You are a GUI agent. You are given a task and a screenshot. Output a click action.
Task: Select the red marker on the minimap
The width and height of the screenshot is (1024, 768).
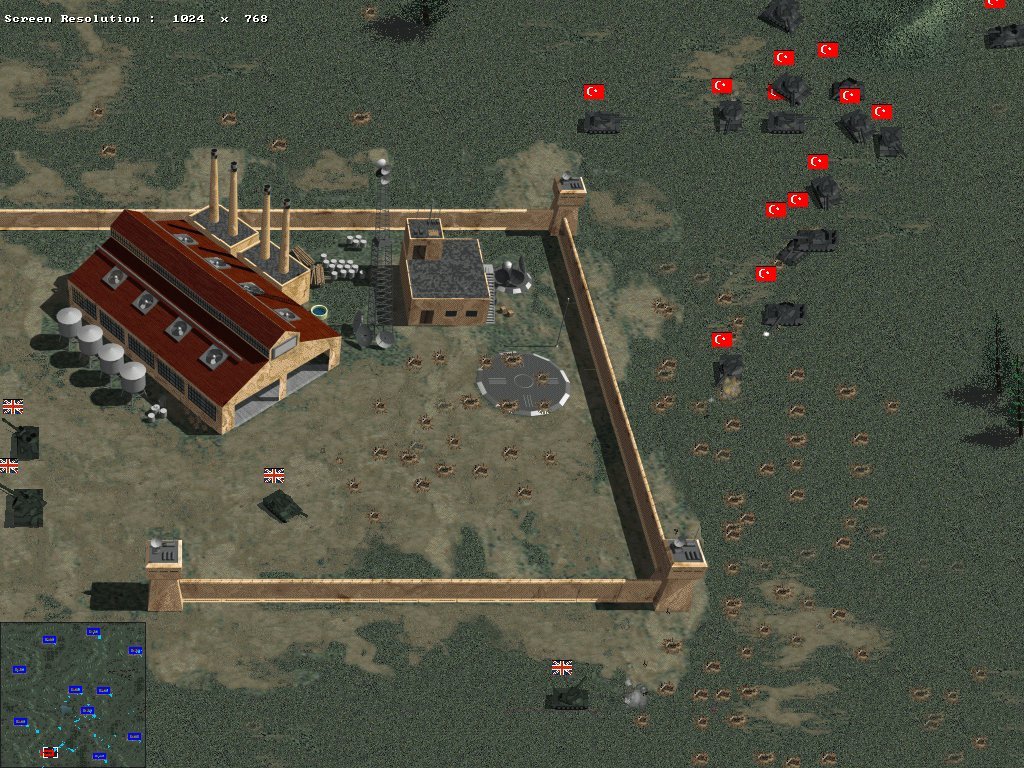49,752
